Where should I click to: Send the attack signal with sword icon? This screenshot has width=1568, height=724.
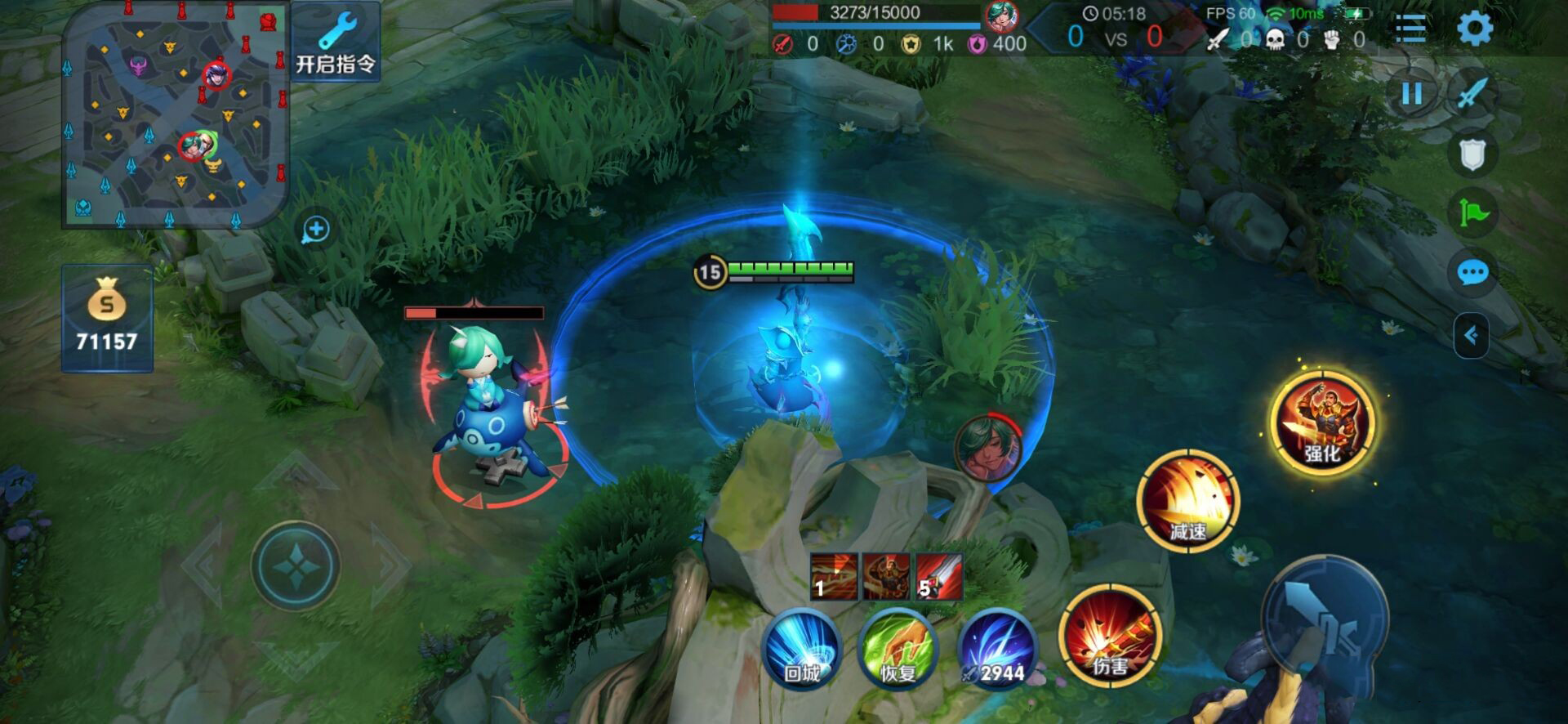point(1472,94)
